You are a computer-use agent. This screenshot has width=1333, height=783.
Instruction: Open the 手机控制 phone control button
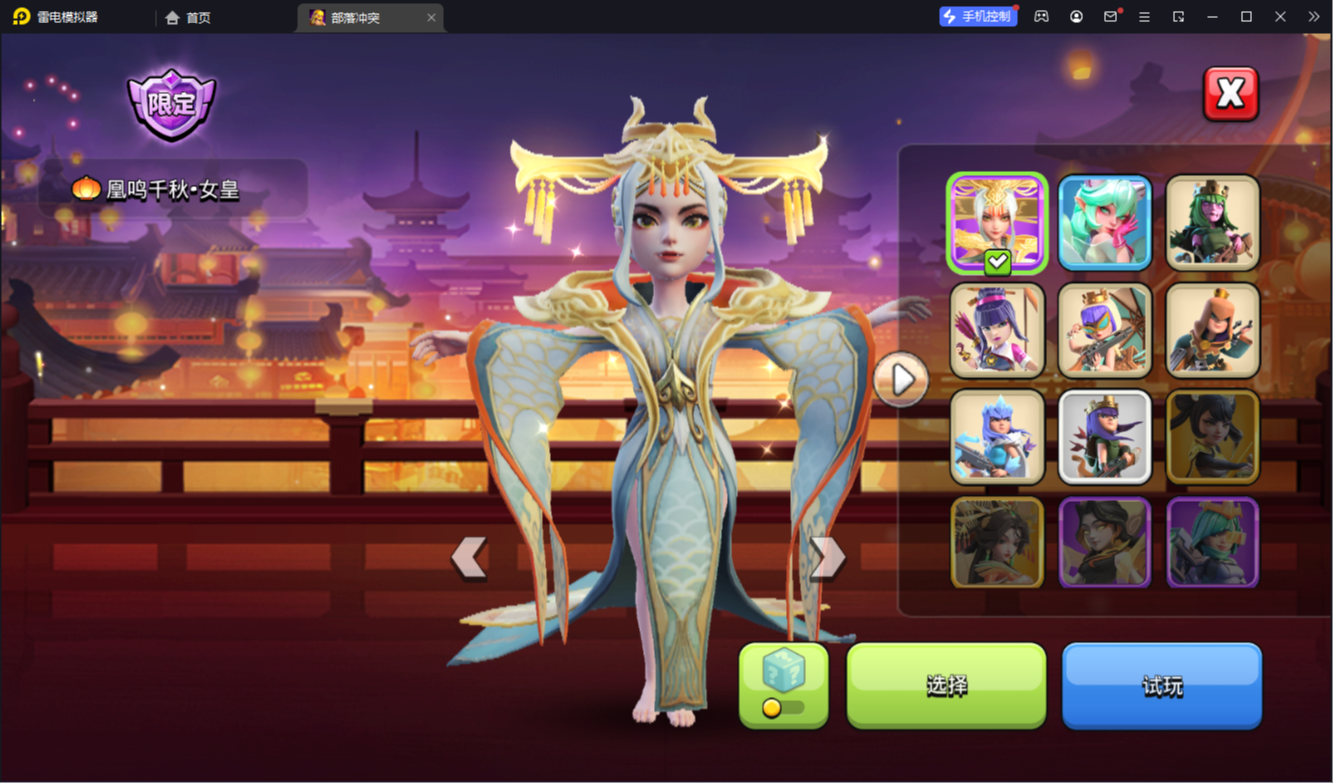click(x=977, y=17)
